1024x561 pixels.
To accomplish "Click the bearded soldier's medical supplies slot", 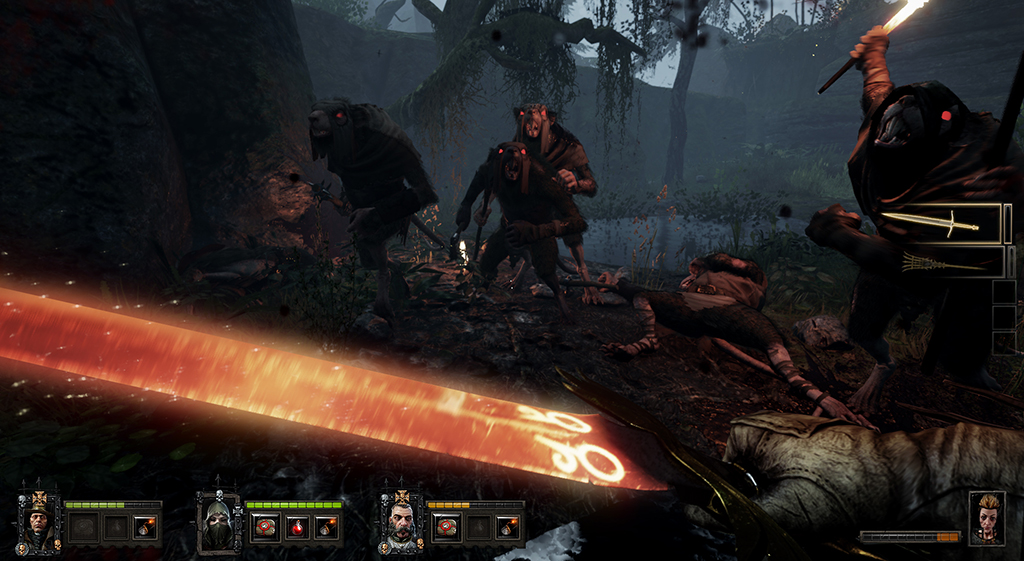I will [445, 527].
